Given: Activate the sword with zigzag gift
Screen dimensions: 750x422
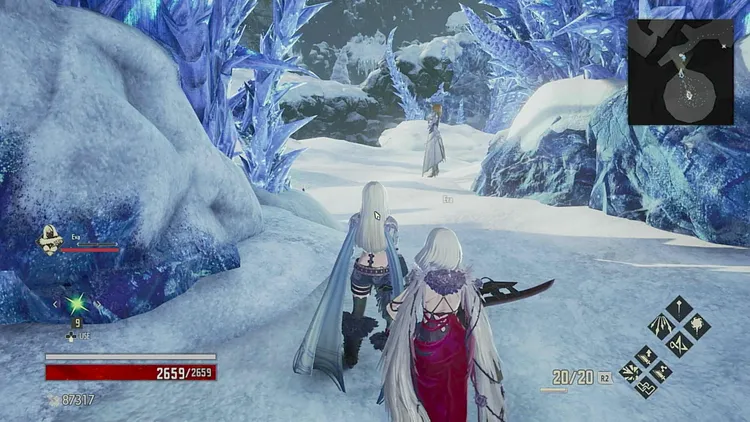Looking at the screenshot, I should 662,371.
